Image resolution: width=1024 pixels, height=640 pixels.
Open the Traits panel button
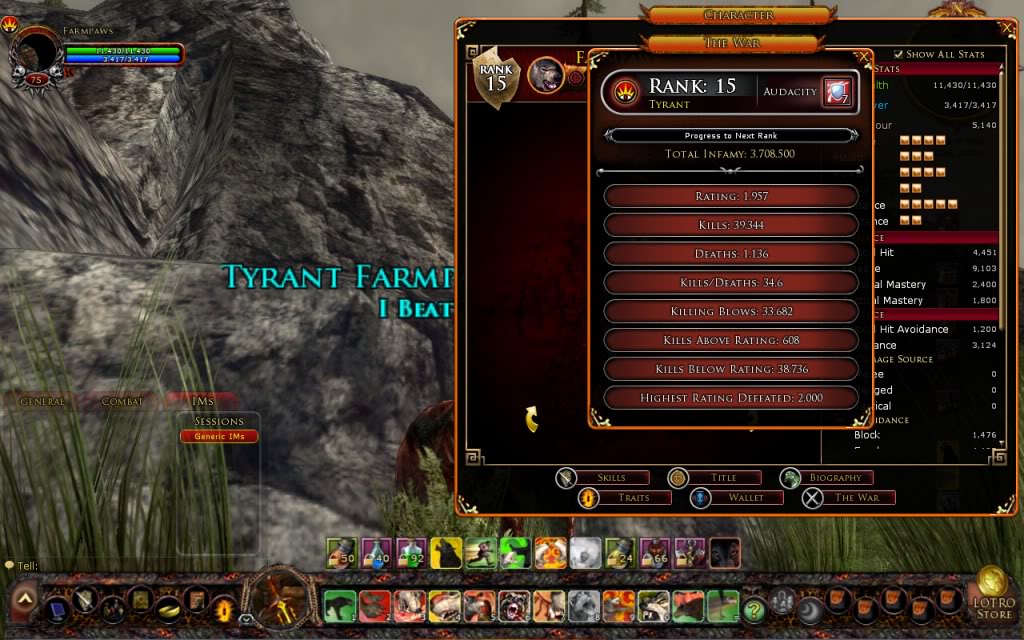(x=623, y=497)
